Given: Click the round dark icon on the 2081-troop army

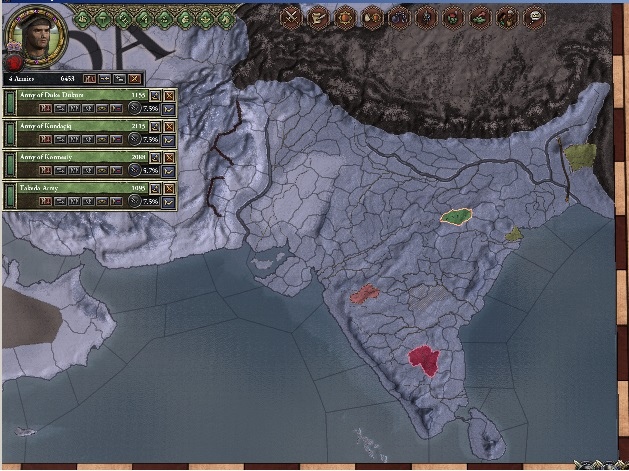Looking at the screenshot, I should 135,170.
